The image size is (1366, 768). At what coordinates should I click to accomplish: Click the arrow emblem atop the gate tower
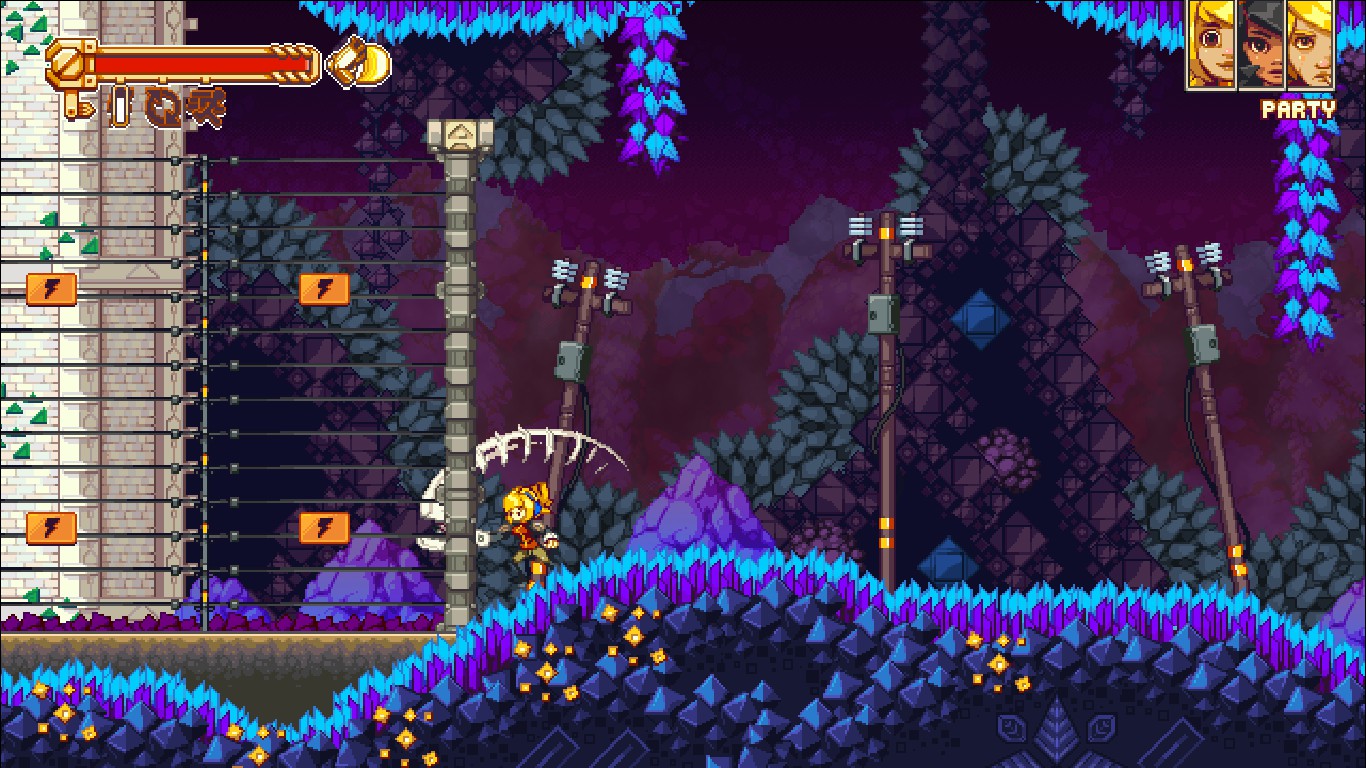click(x=461, y=130)
